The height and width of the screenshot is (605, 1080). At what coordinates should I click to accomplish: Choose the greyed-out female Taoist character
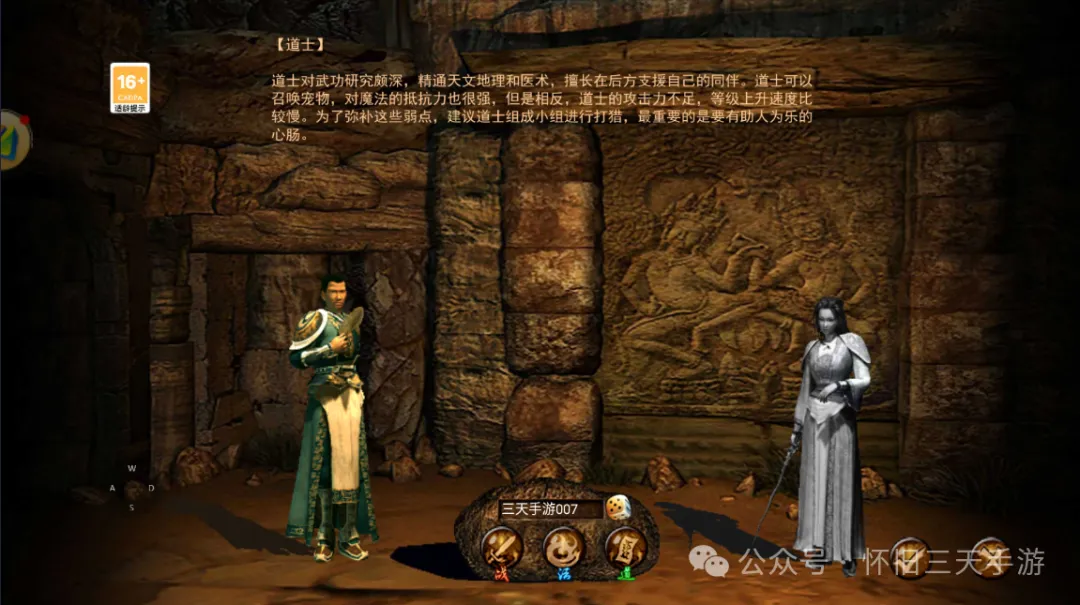[828, 428]
